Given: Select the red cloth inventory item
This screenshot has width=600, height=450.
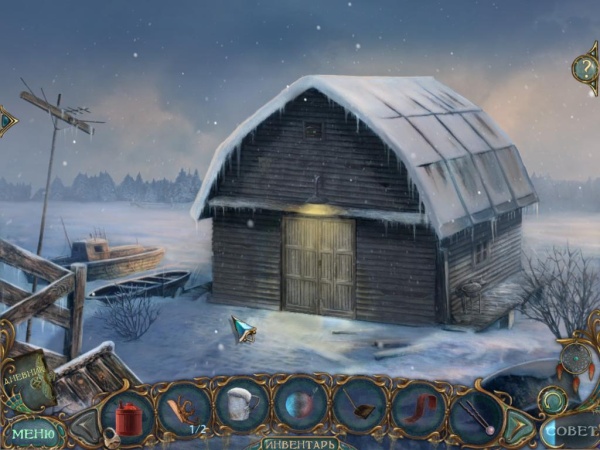Looking at the screenshot, I should (418, 410).
